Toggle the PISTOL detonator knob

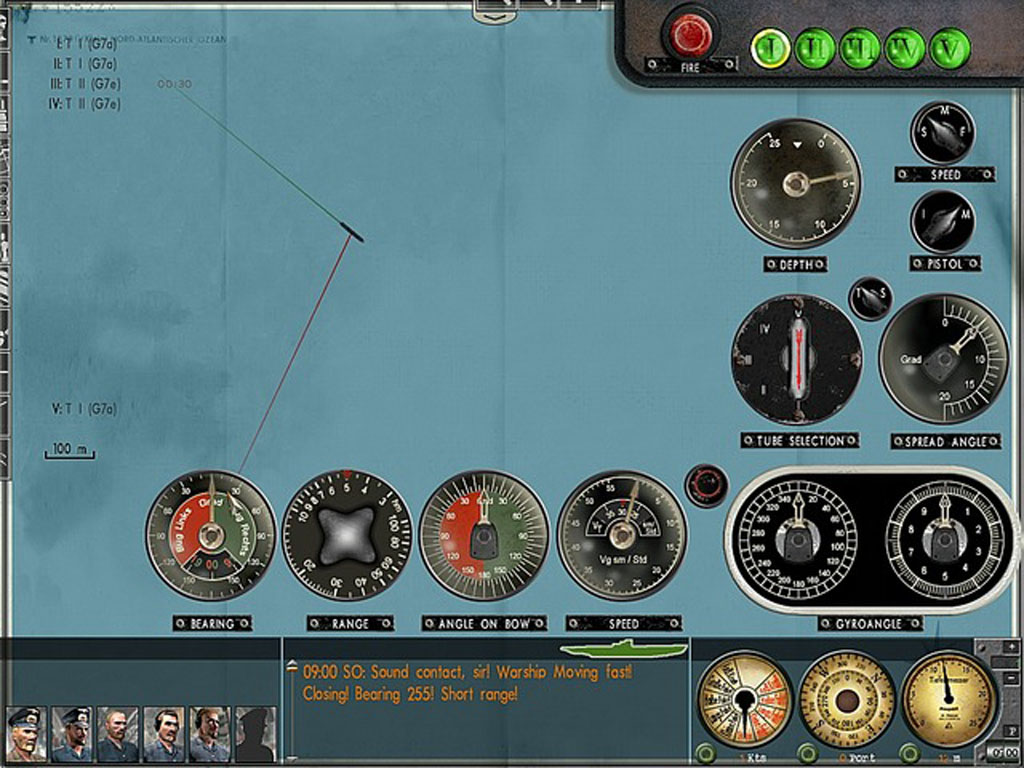click(942, 222)
